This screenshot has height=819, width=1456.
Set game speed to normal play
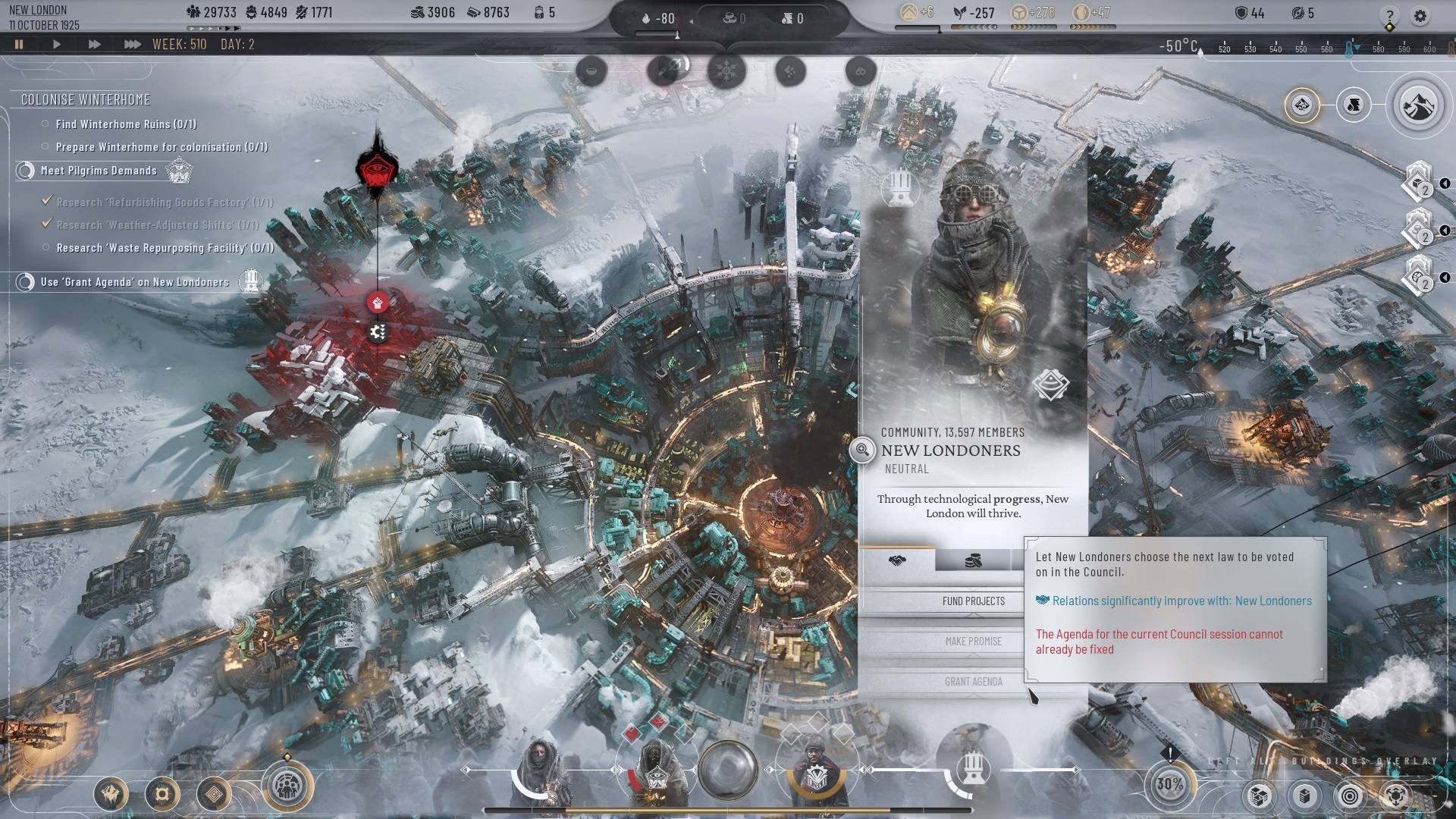point(56,45)
